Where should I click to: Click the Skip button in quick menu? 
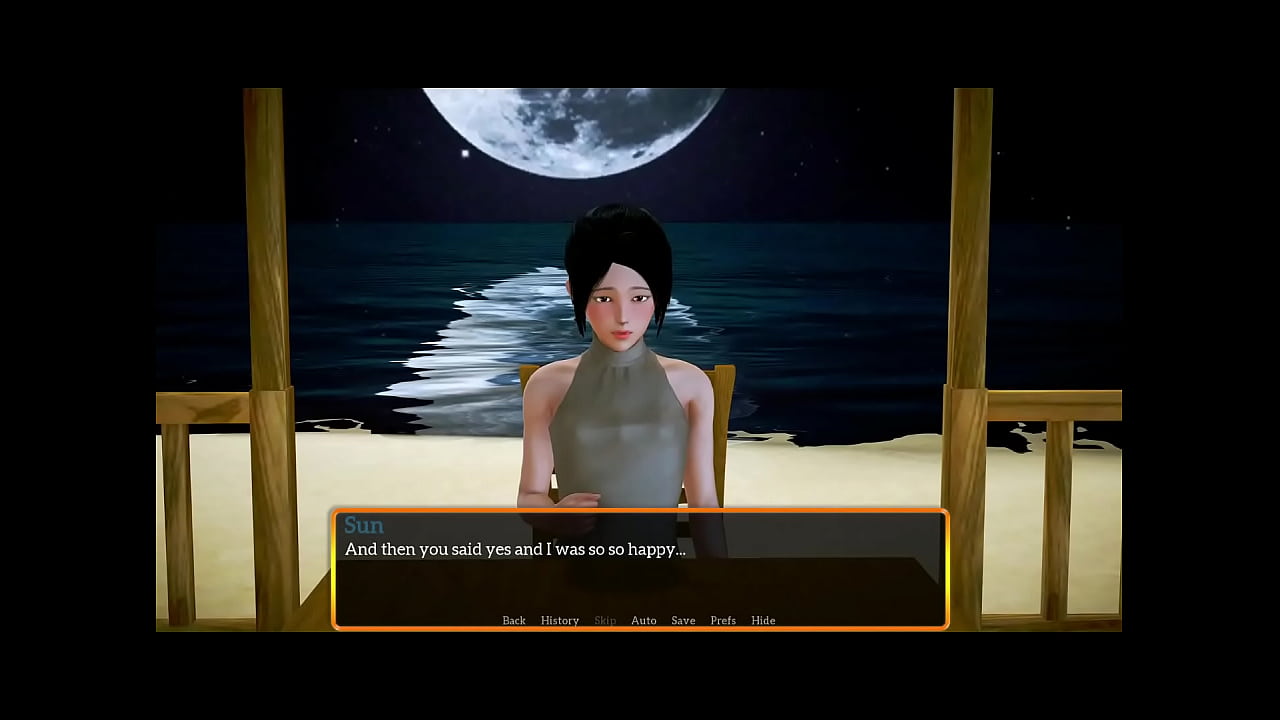pyautogui.click(x=605, y=620)
